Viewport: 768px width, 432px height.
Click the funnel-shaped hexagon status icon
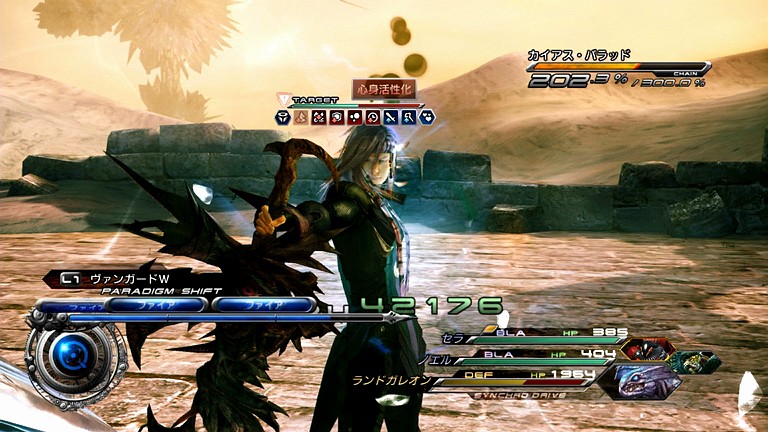point(283,117)
